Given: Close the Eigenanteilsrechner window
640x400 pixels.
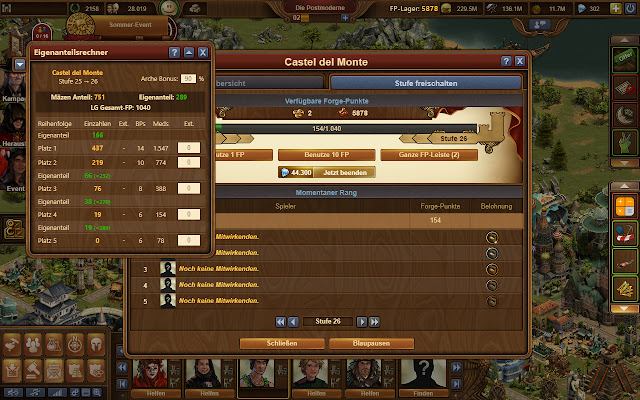Looking at the screenshot, I should tap(203, 51).
